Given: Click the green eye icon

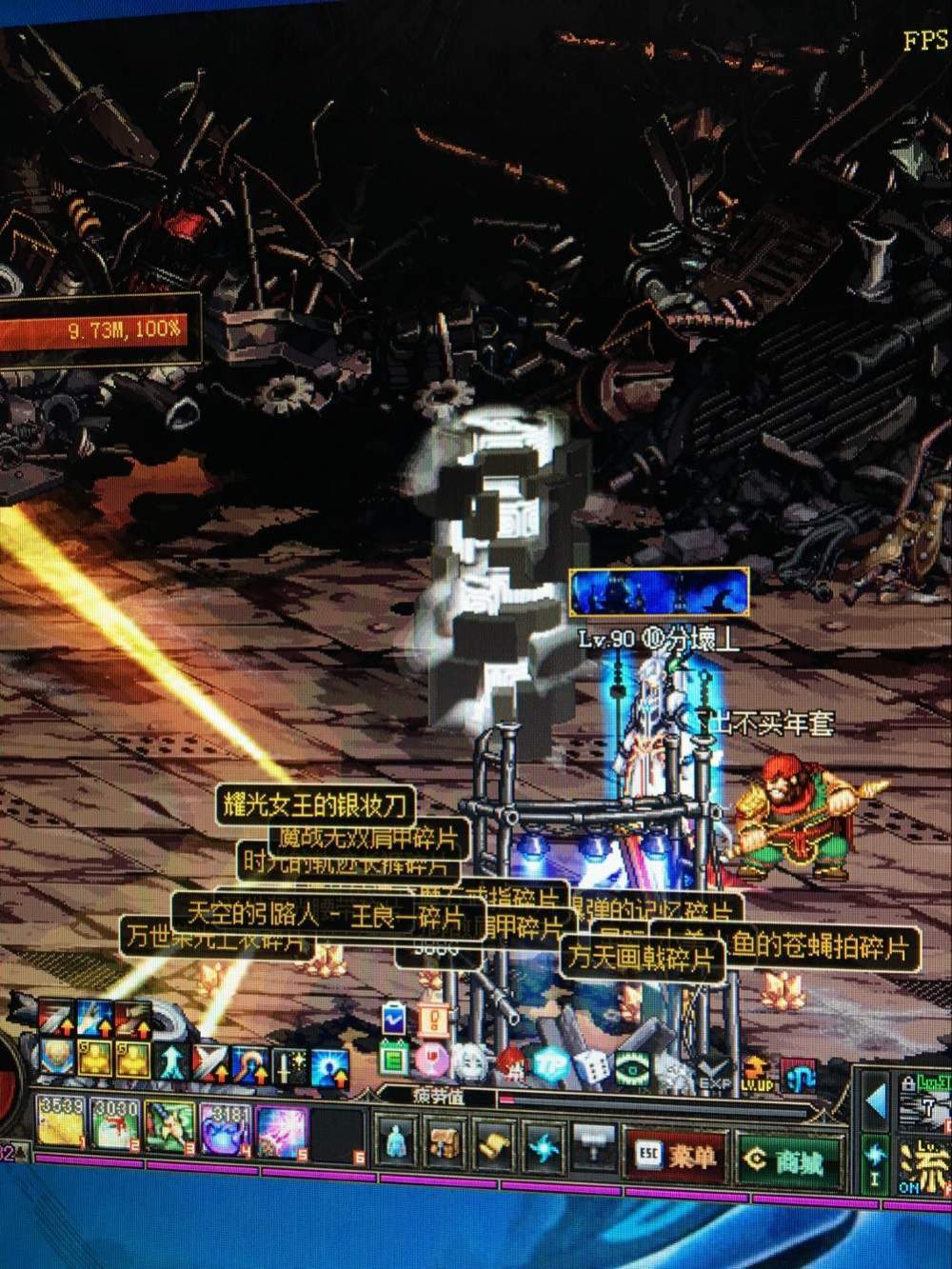Looking at the screenshot, I should tap(632, 1069).
